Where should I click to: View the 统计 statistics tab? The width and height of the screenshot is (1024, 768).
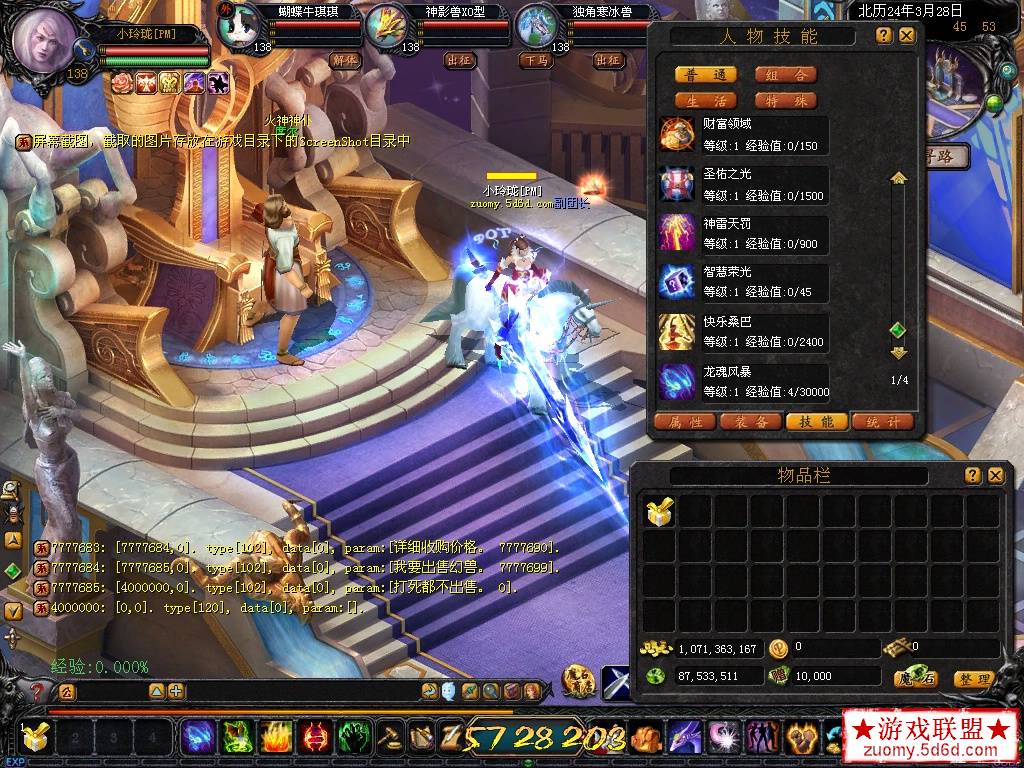click(883, 422)
